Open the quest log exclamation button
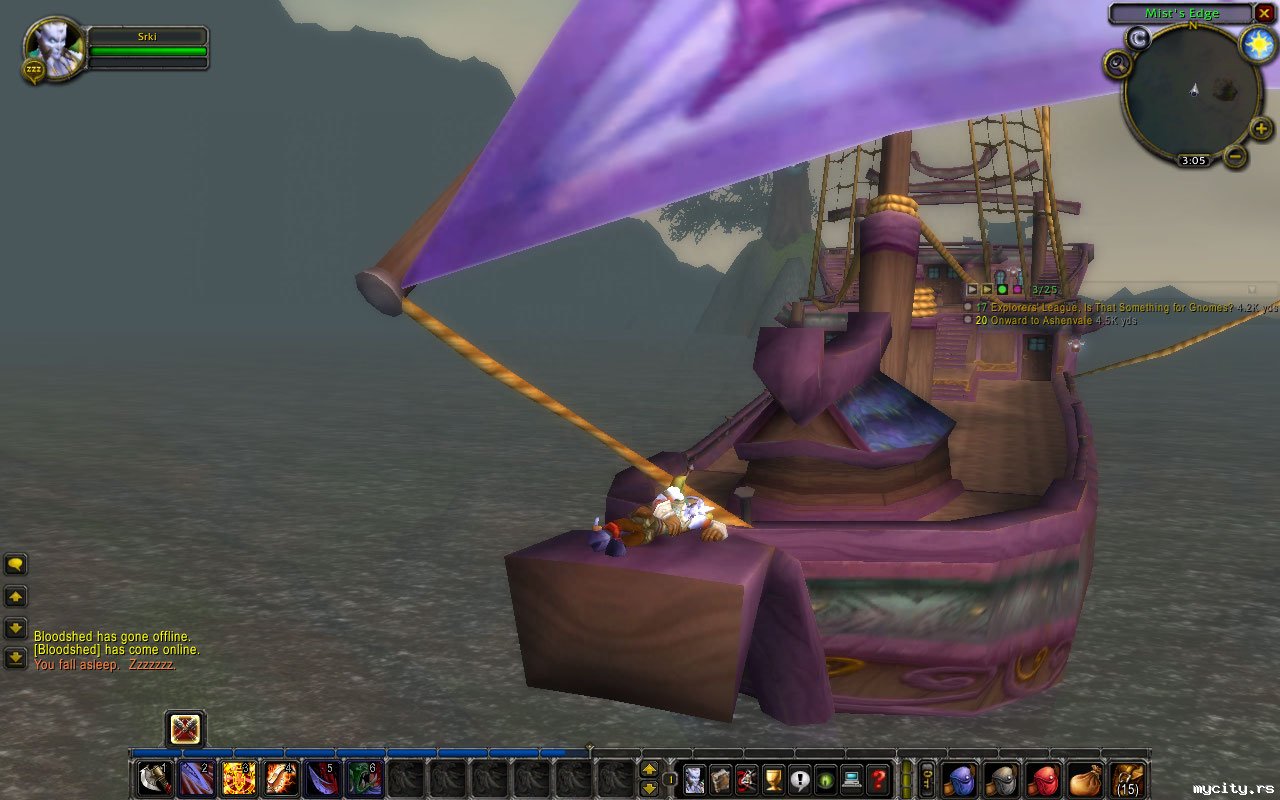Screen dimensions: 1280x800 800,778
